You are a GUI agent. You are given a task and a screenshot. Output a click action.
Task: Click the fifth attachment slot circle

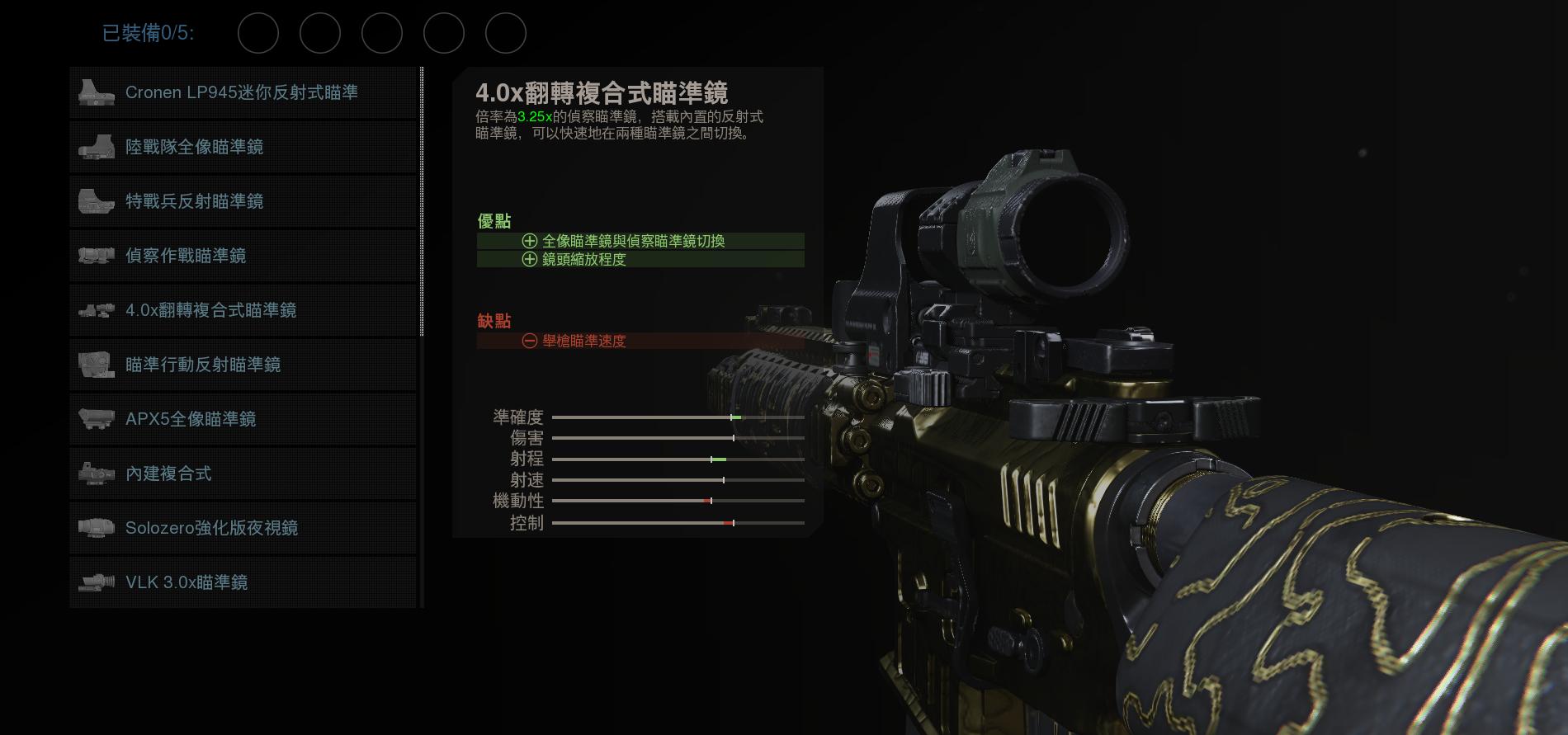click(506, 34)
